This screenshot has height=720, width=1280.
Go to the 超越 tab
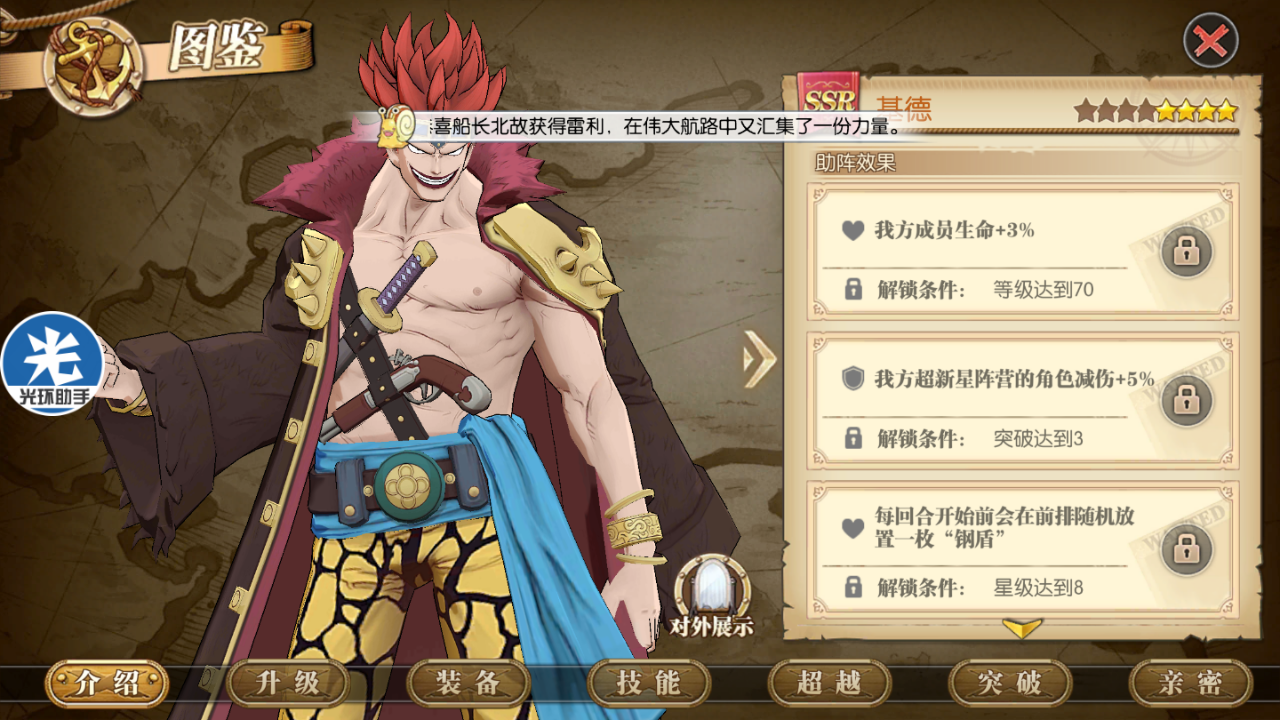[829, 684]
